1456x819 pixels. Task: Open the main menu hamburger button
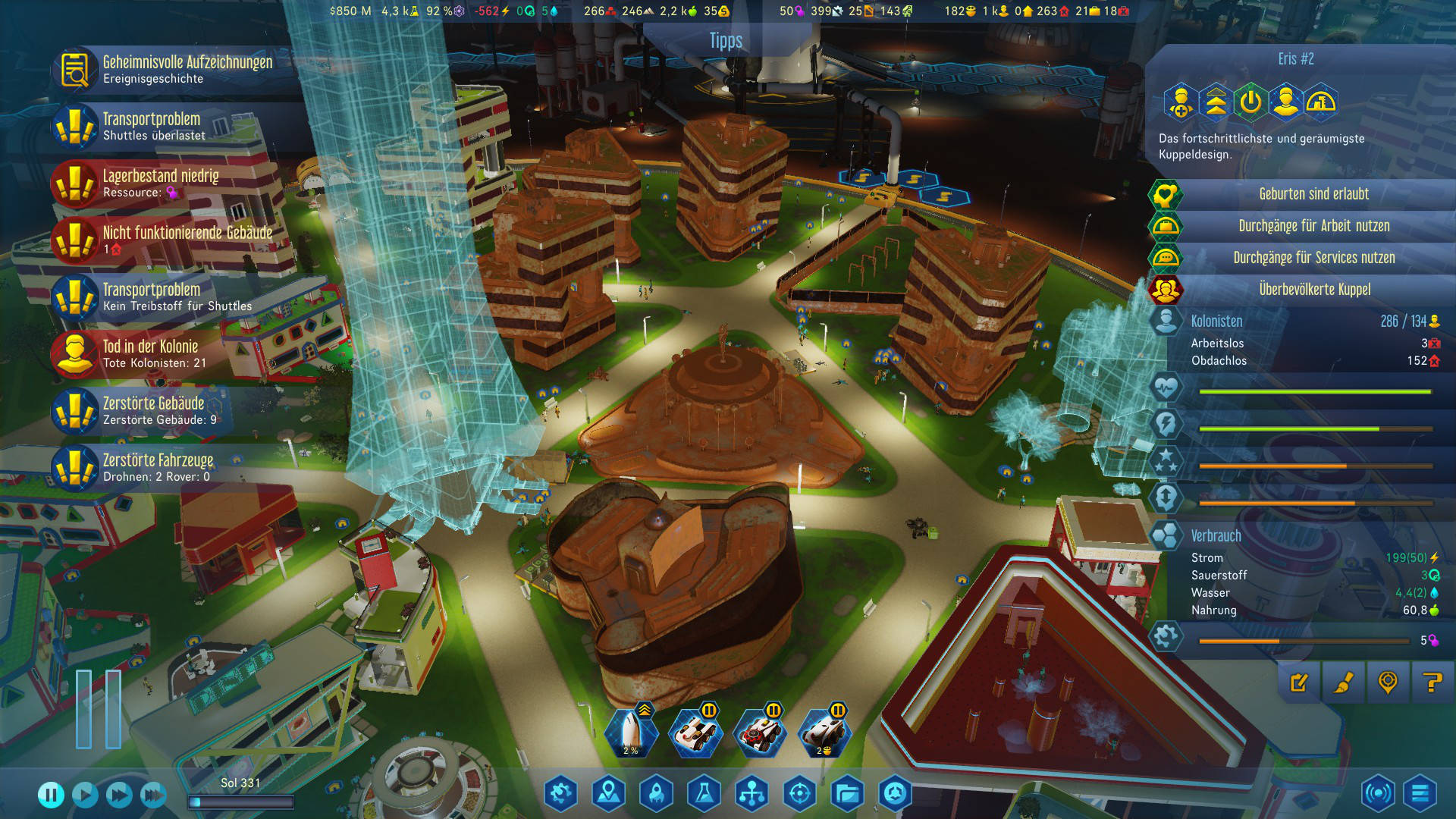(x=1420, y=794)
